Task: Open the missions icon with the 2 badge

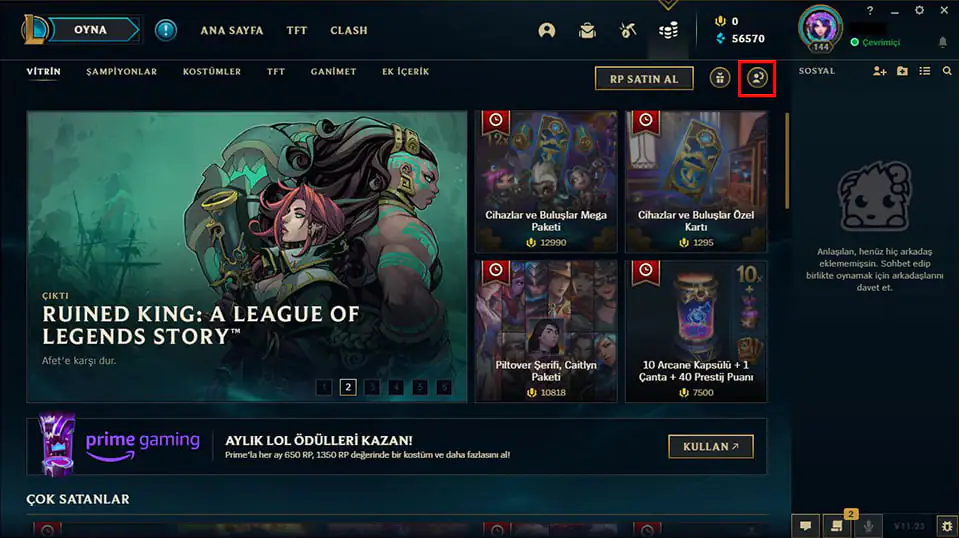Action: [x=836, y=525]
